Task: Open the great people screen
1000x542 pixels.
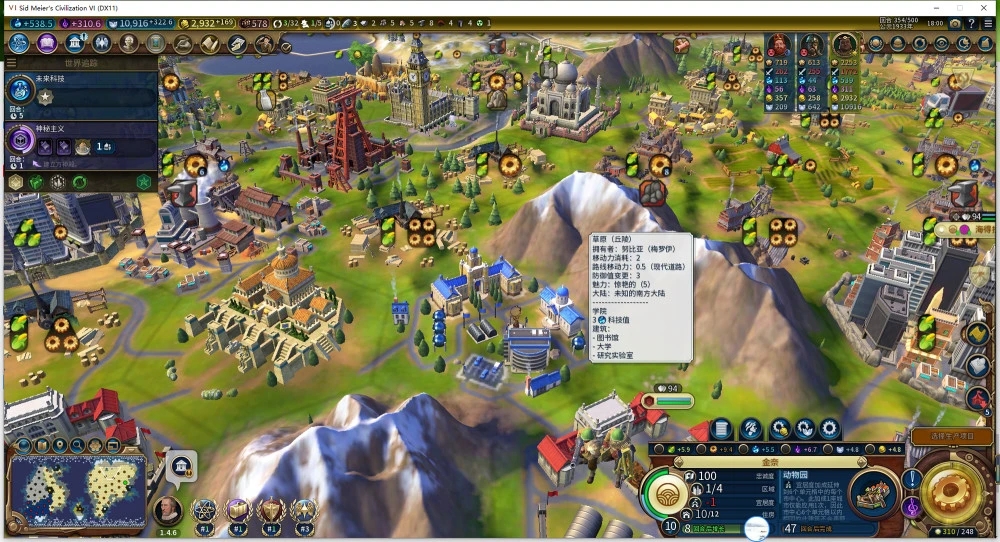Action: click(129, 43)
